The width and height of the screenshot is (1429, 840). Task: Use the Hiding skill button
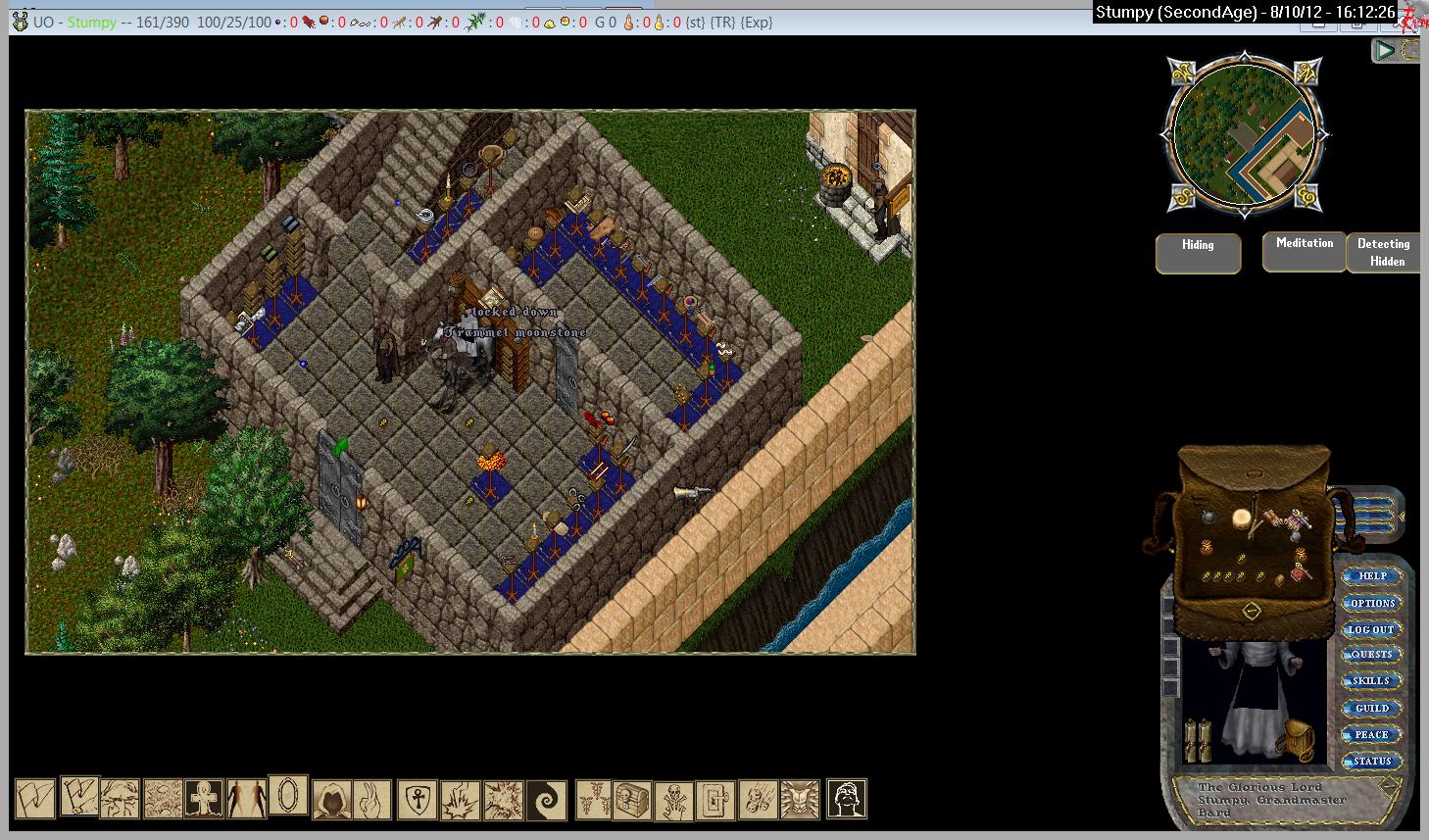click(1198, 253)
